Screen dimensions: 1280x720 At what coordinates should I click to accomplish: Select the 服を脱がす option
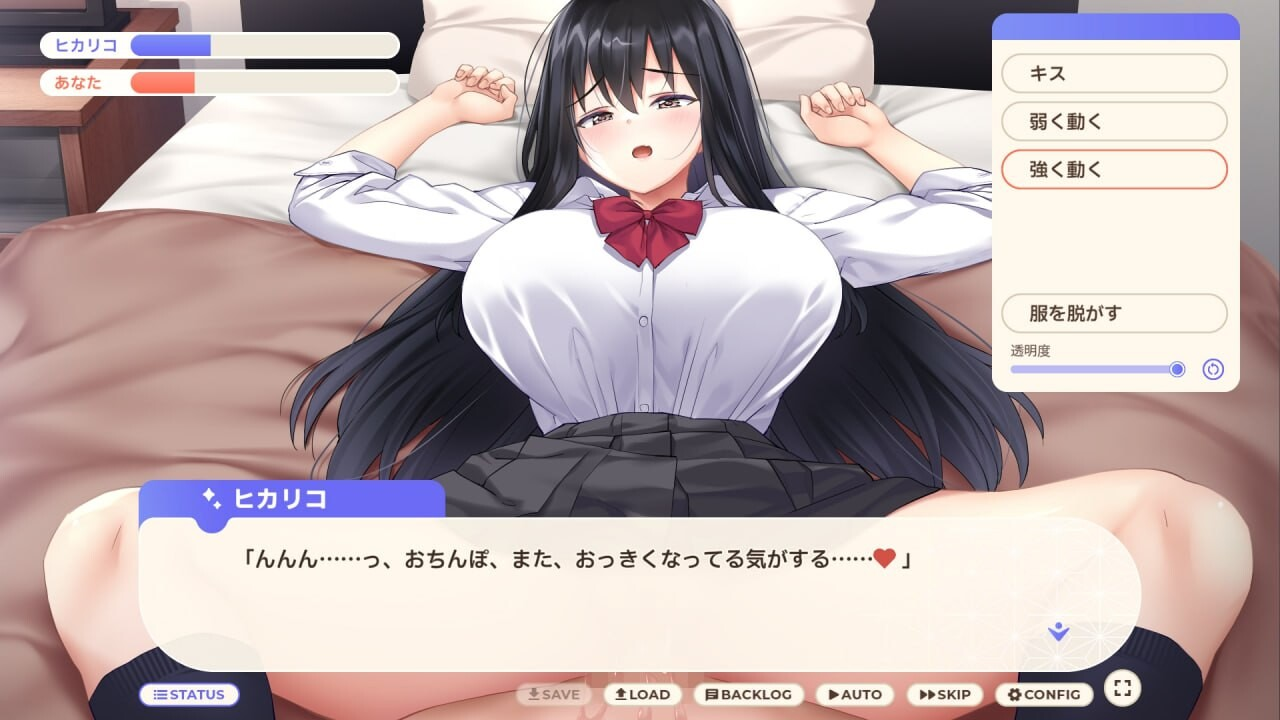(1114, 313)
